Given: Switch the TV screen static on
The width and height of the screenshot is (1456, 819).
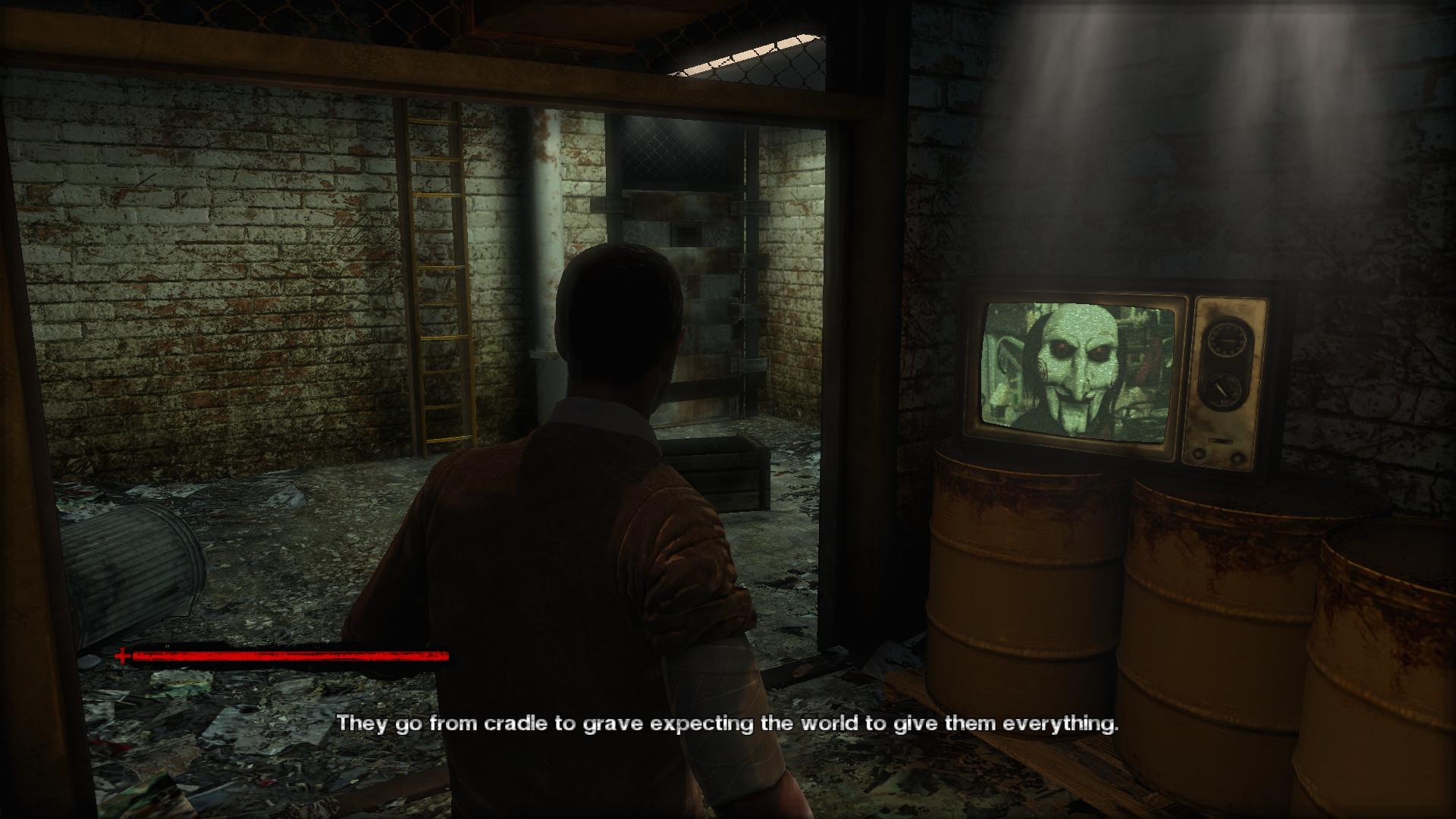Looking at the screenshot, I should pyautogui.click(x=1077, y=372).
